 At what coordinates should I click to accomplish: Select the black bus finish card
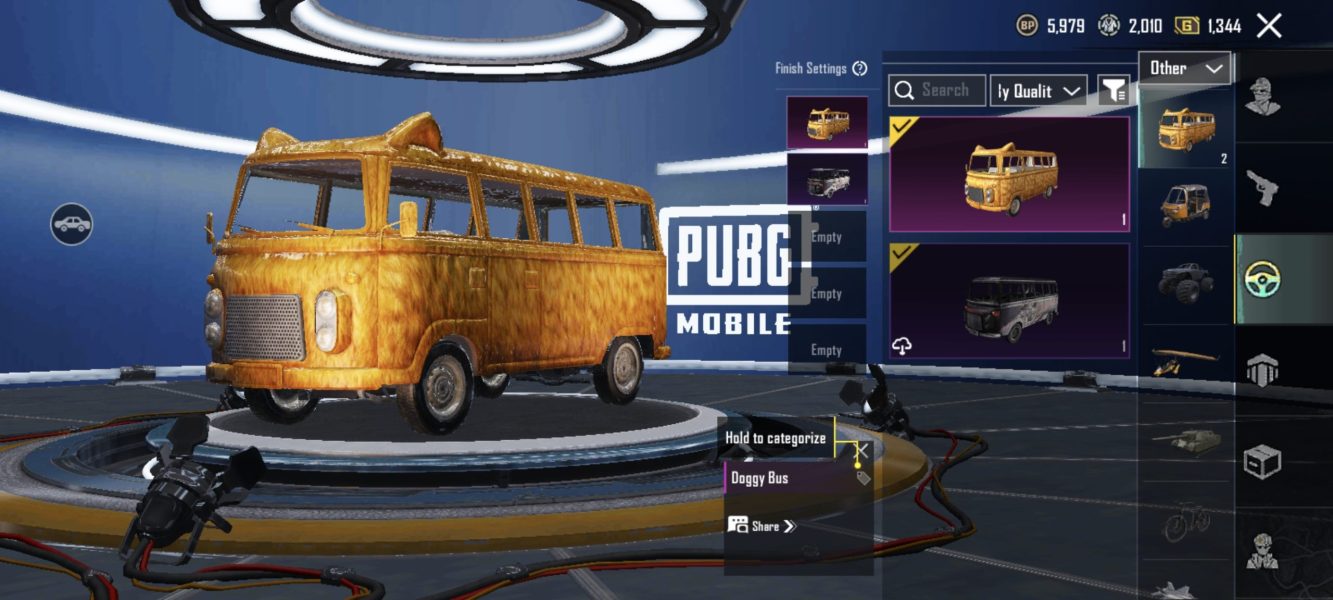[1009, 301]
